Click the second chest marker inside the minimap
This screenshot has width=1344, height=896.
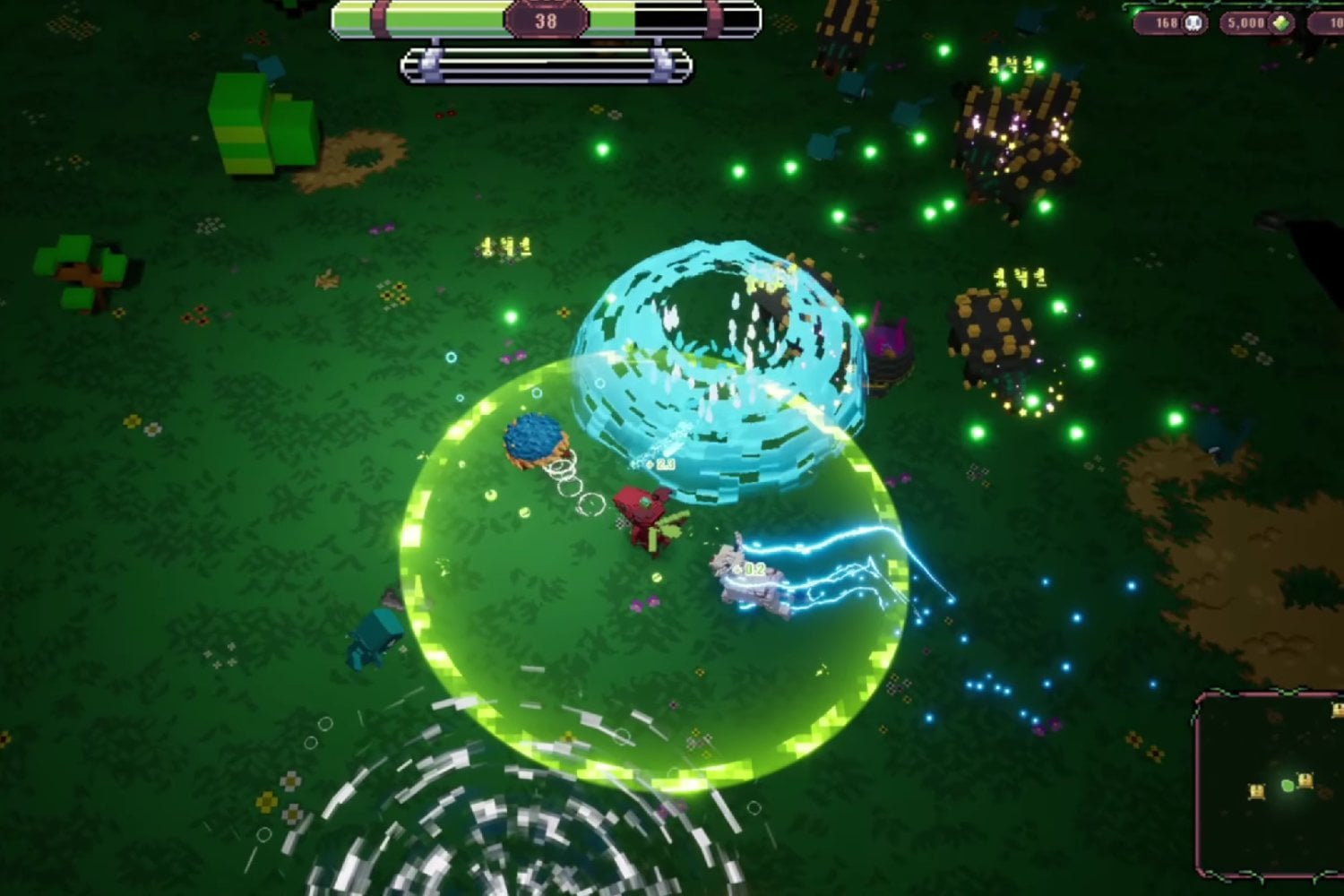tap(1305, 781)
